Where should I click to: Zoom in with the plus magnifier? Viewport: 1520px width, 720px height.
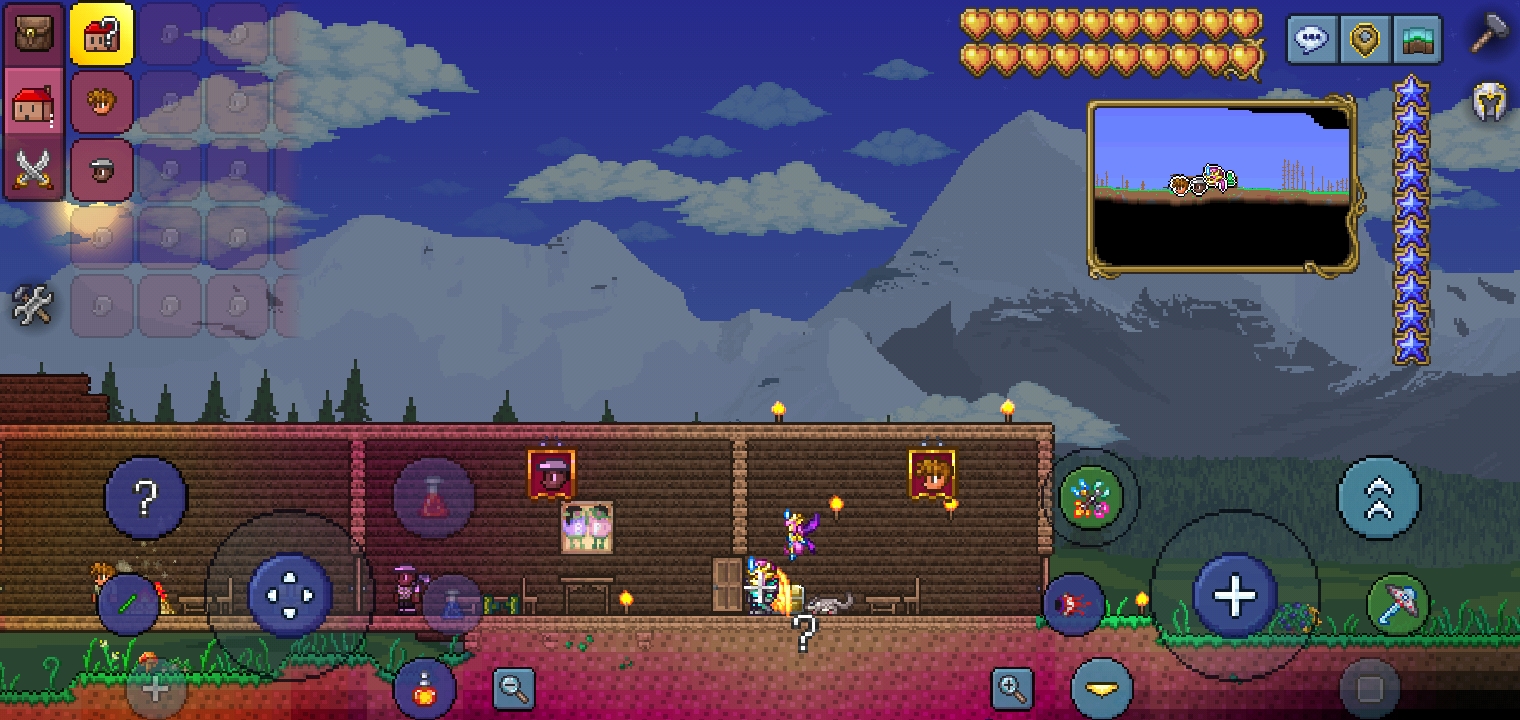click(1012, 688)
